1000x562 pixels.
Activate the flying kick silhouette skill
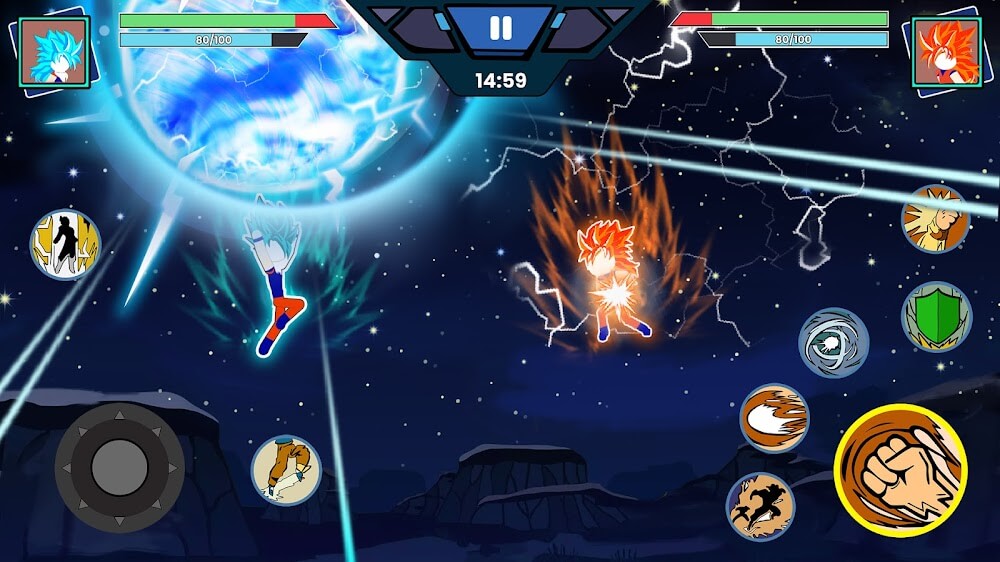coord(760,506)
